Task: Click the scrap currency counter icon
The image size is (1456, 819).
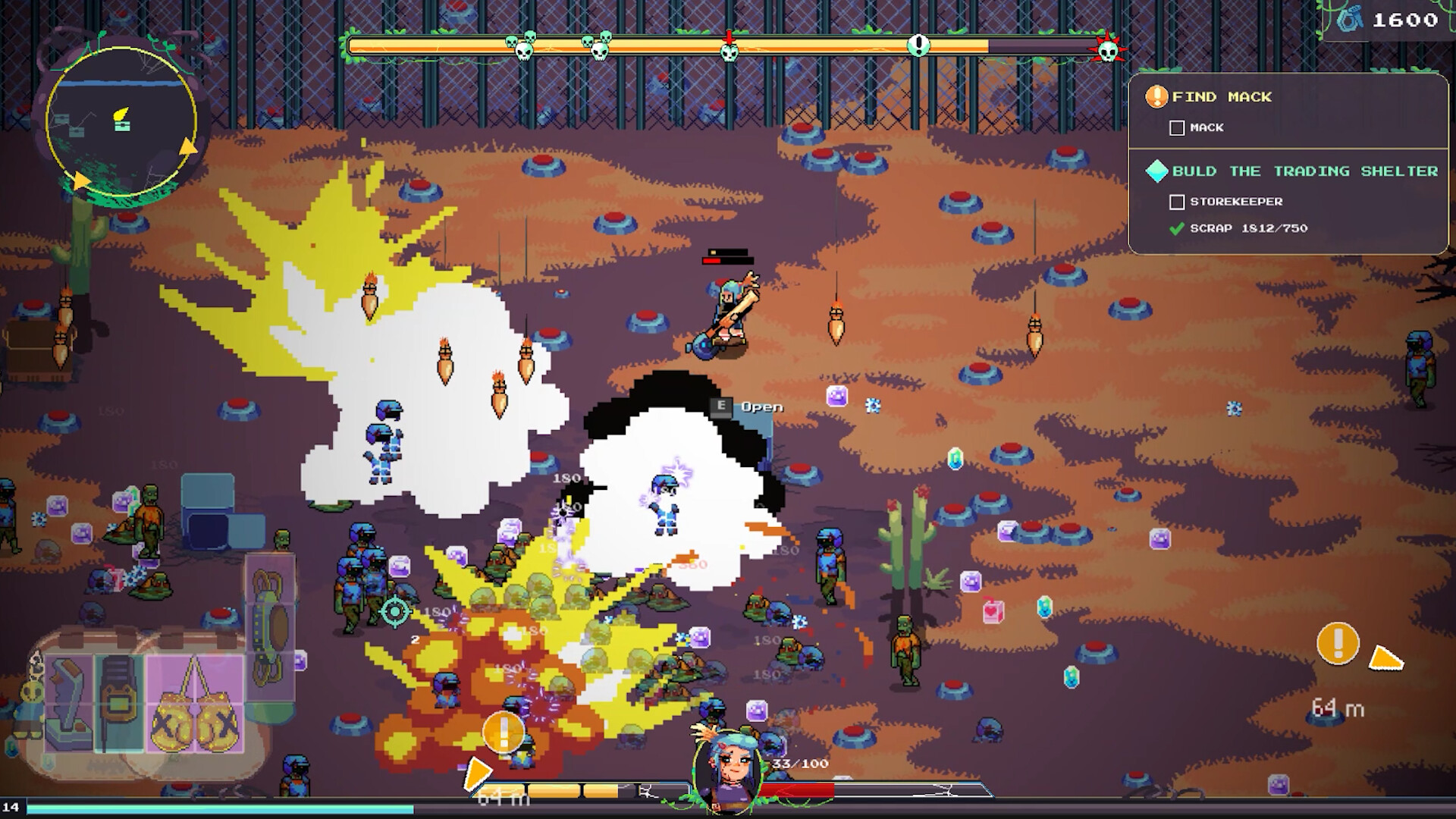Action: 1349,20
